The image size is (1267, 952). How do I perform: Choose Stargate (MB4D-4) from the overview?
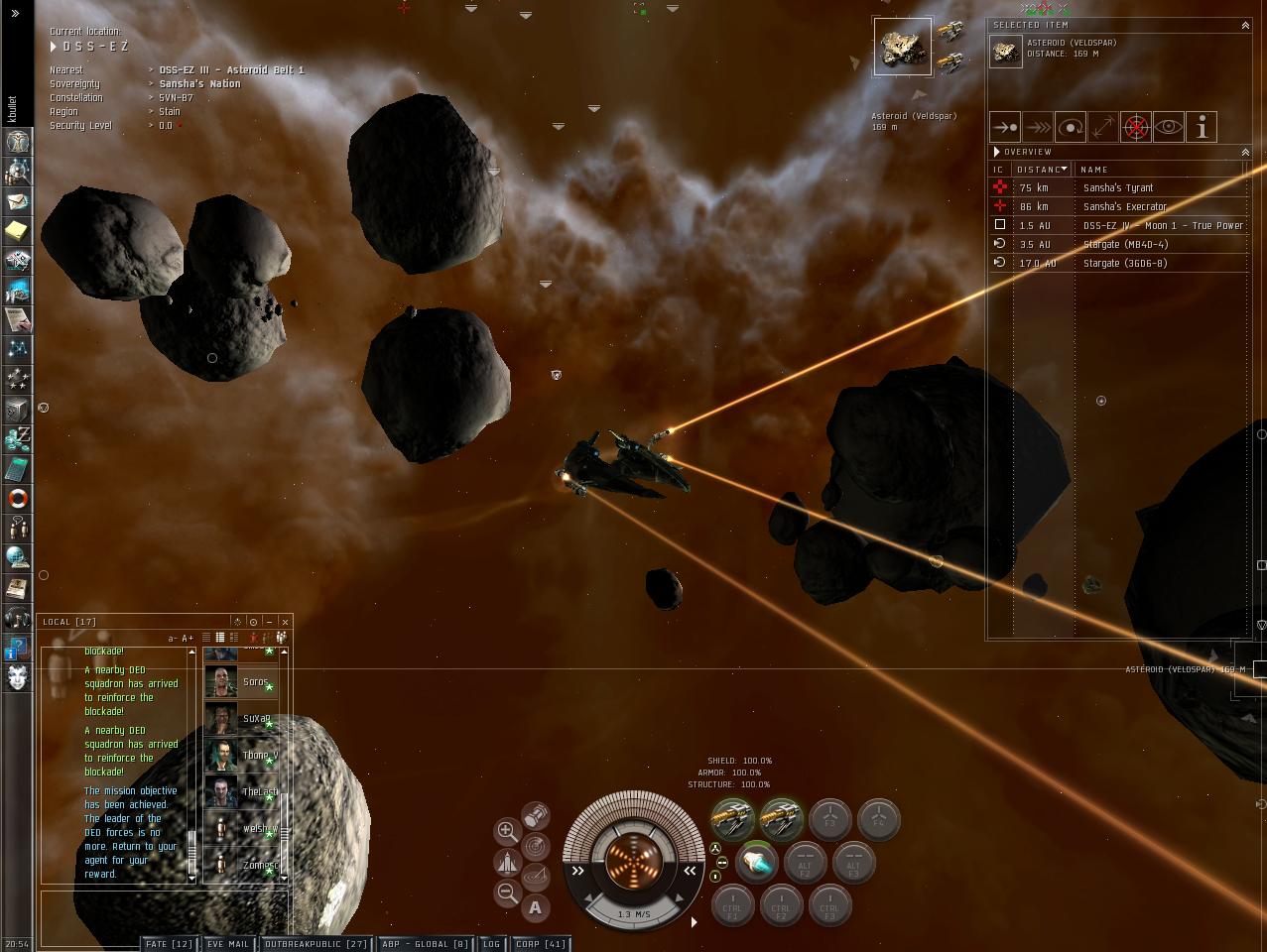tap(1125, 244)
